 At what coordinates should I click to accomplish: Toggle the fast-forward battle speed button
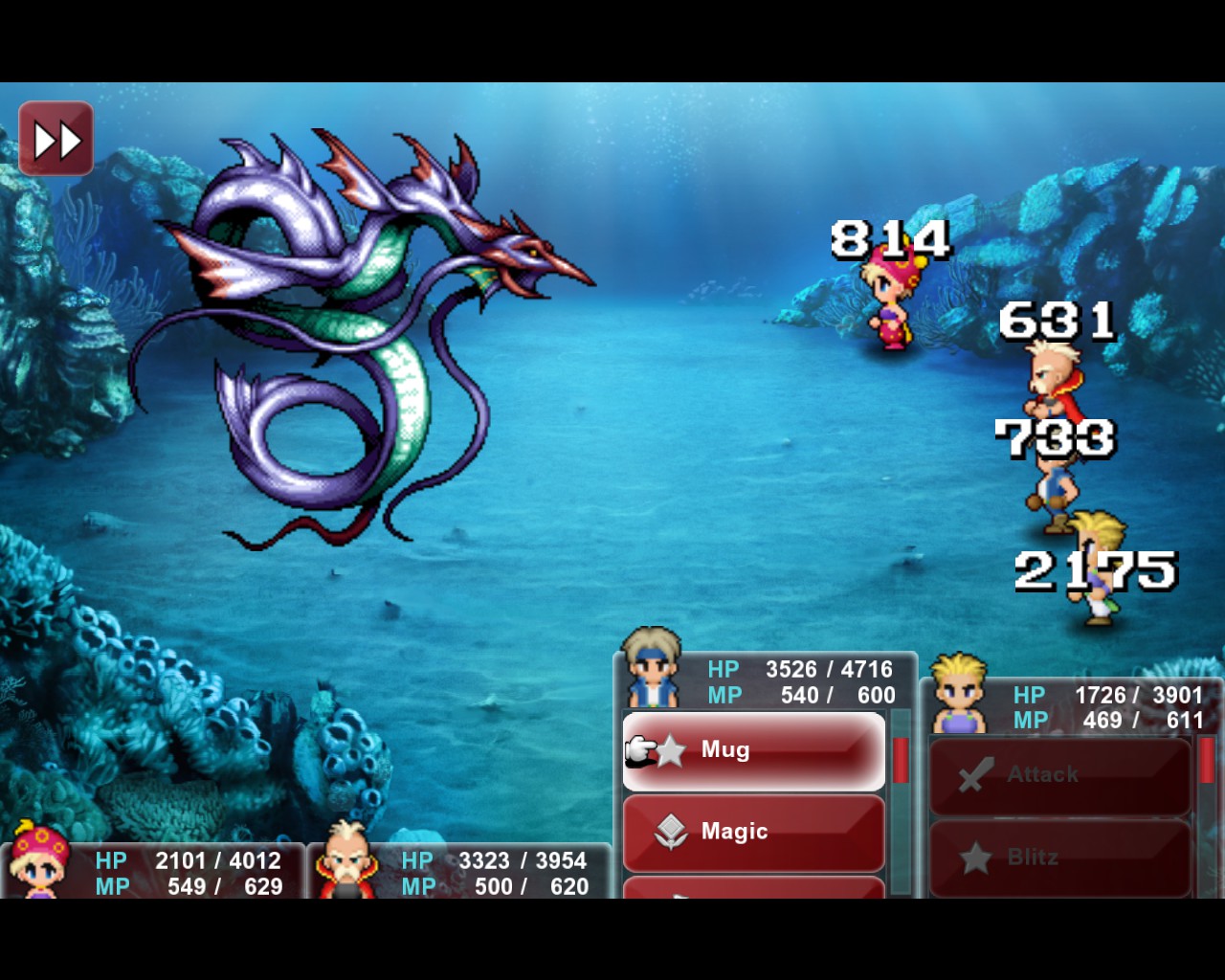(56, 137)
